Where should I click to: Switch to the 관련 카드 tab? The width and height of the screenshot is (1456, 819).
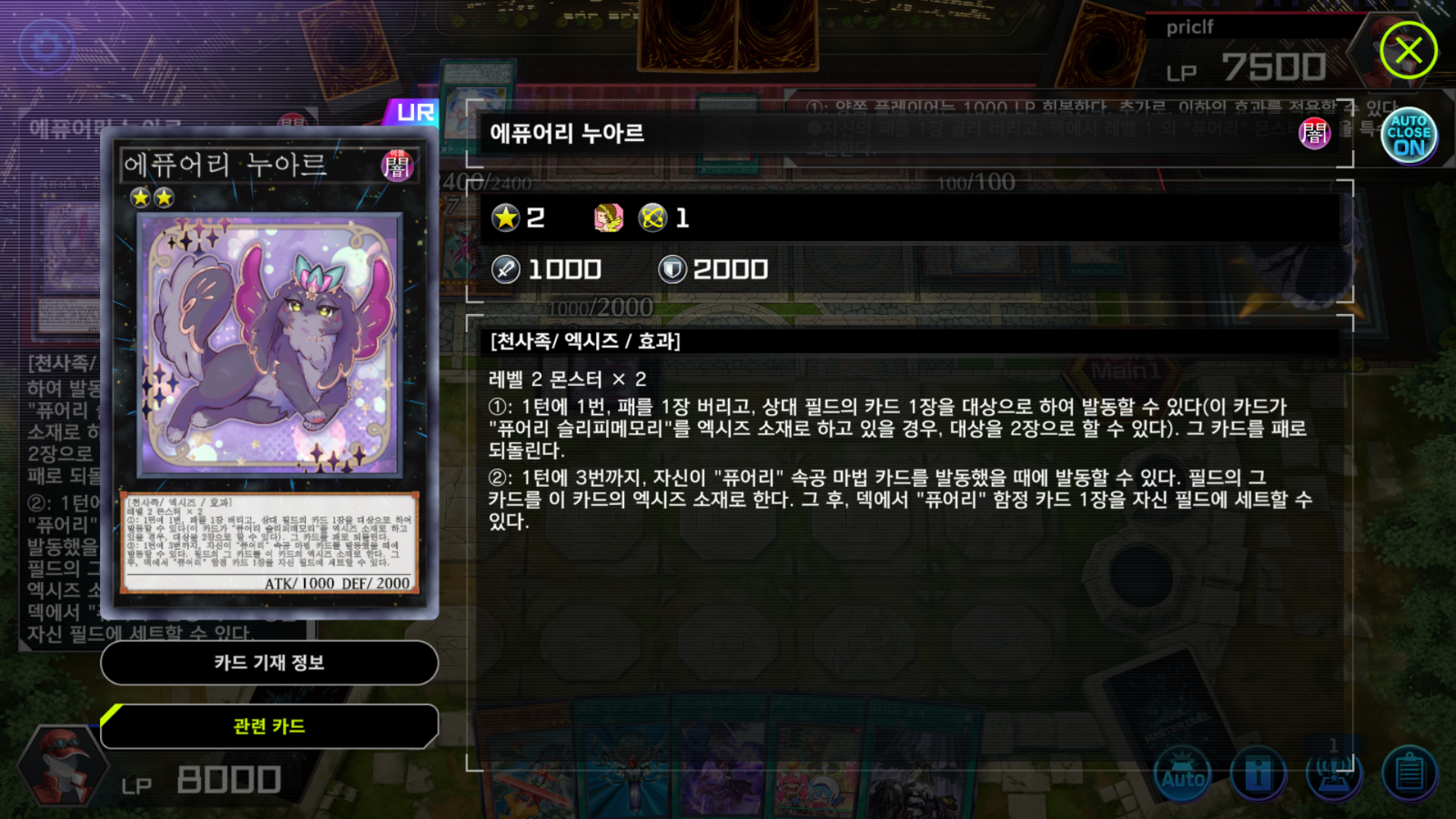pos(269,726)
